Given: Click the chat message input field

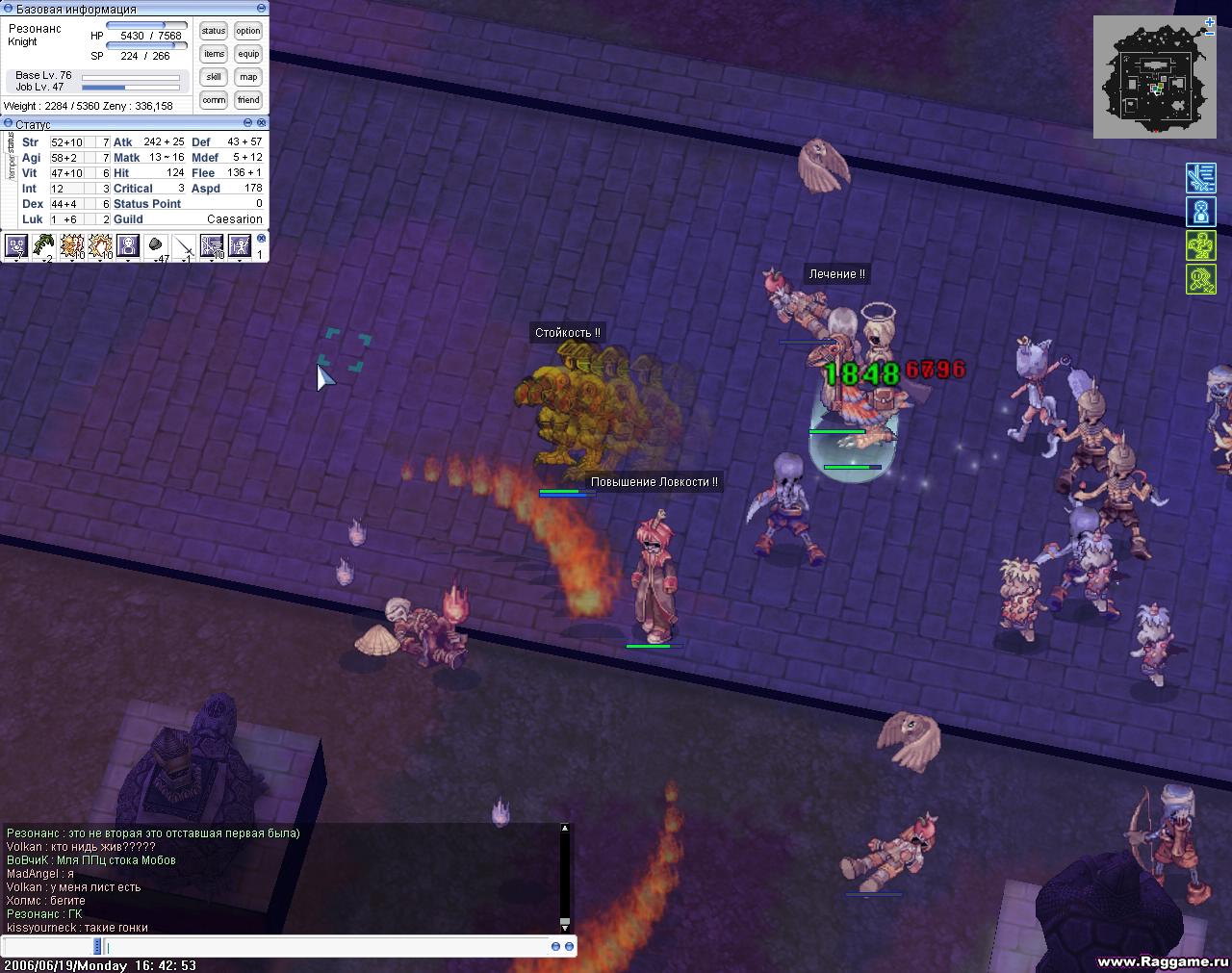Looking at the screenshot, I should pos(327,947).
